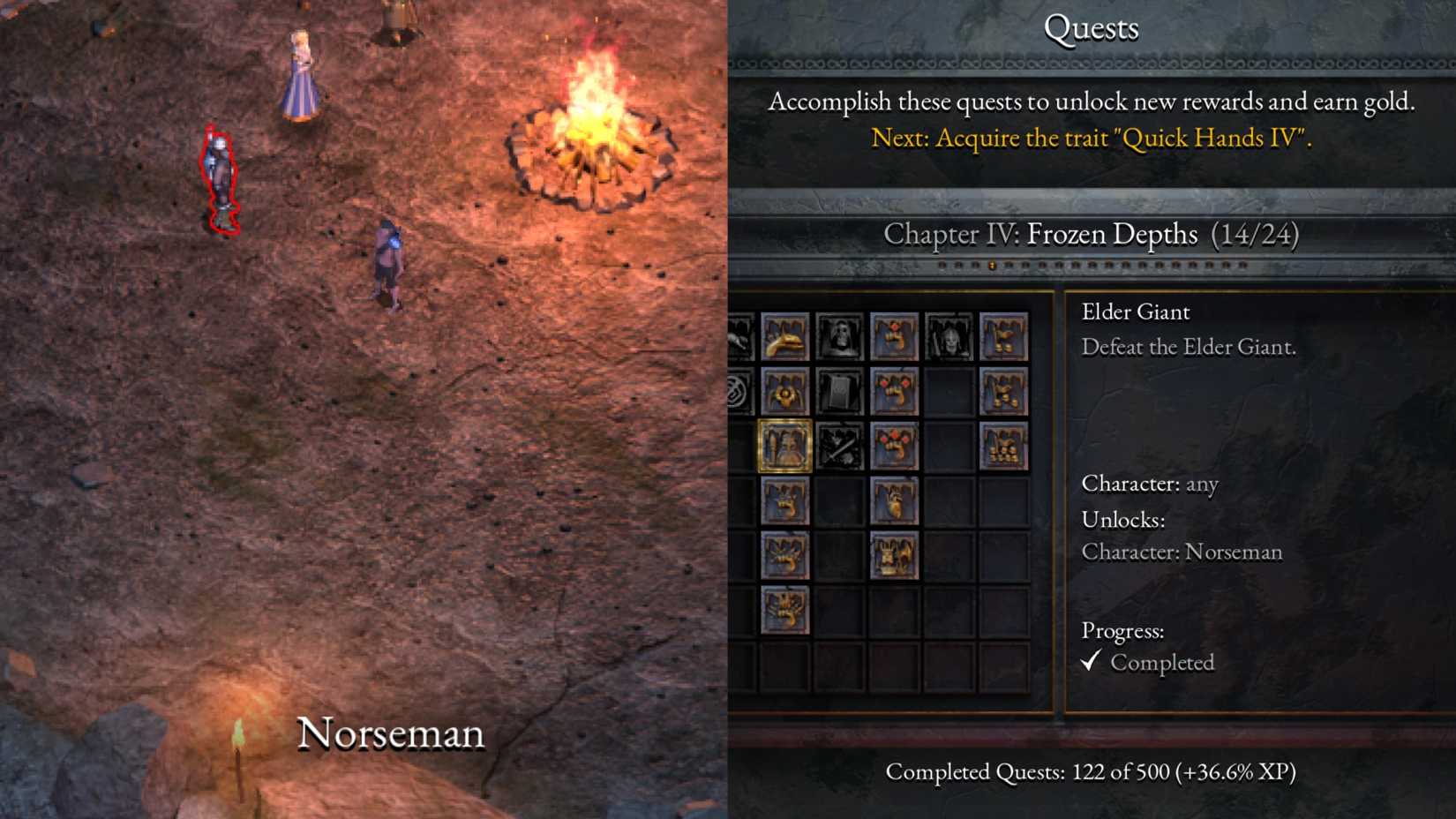Click the highlighted dot in the chapter progress row
Viewport: 1456px width, 819px height.
click(992, 267)
